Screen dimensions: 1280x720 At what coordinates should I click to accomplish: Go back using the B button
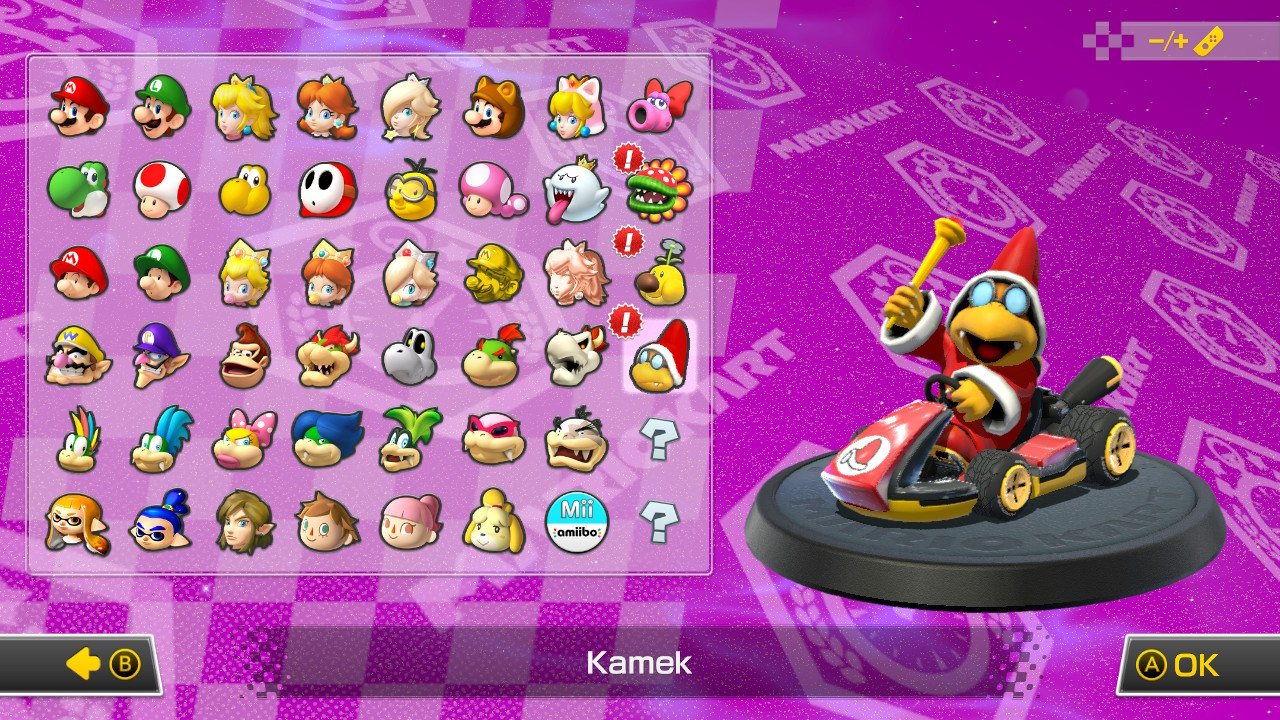coord(85,664)
